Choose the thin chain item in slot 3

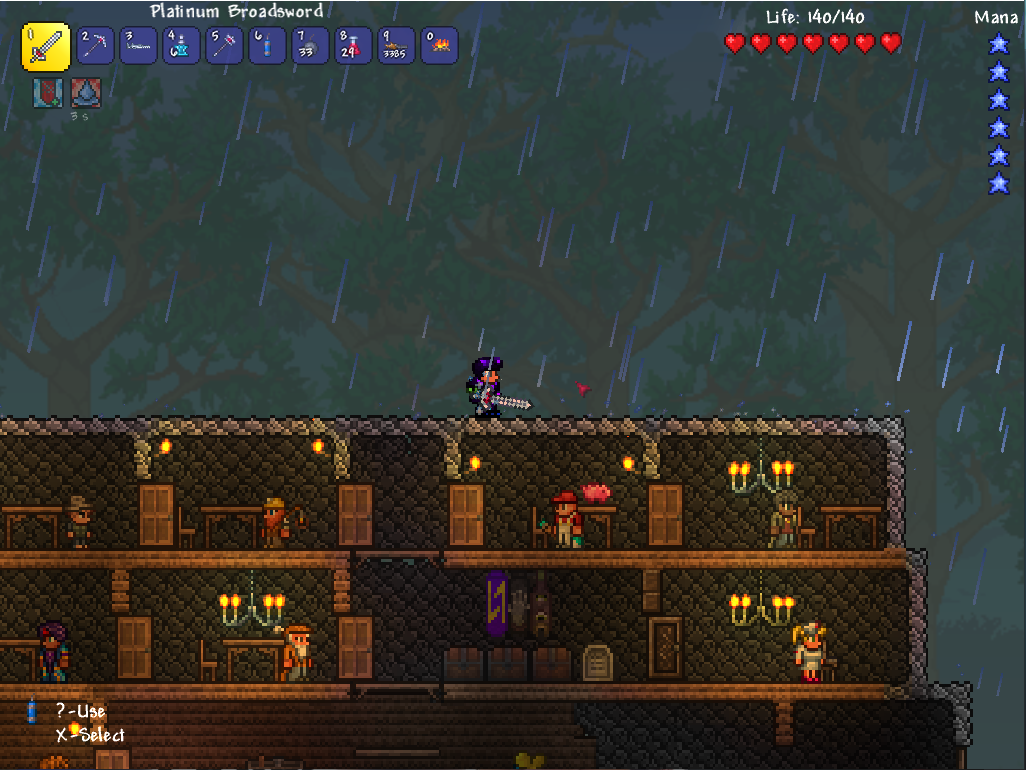(138, 46)
